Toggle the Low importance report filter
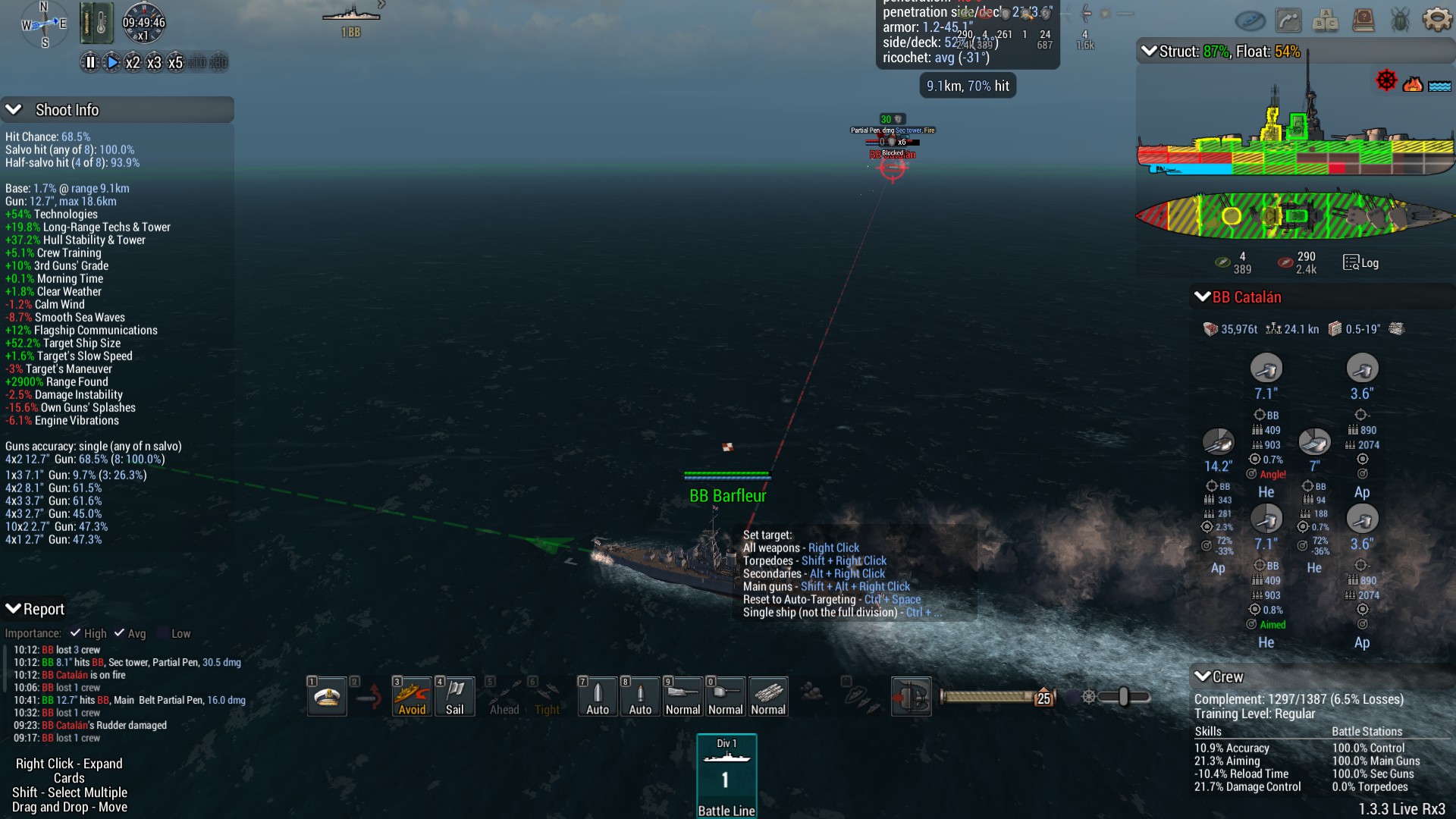1456x819 pixels. point(162,633)
